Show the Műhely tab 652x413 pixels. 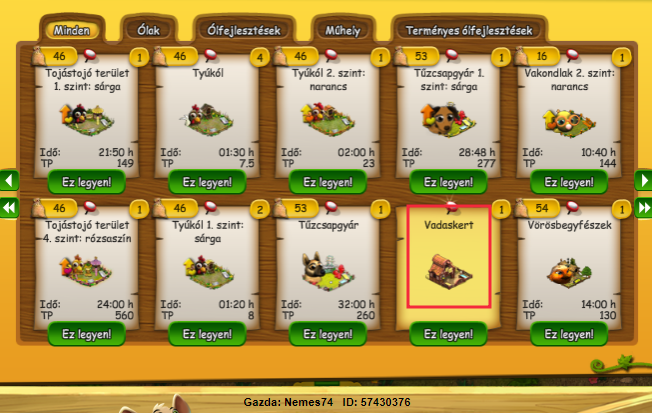(x=342, y=30)
